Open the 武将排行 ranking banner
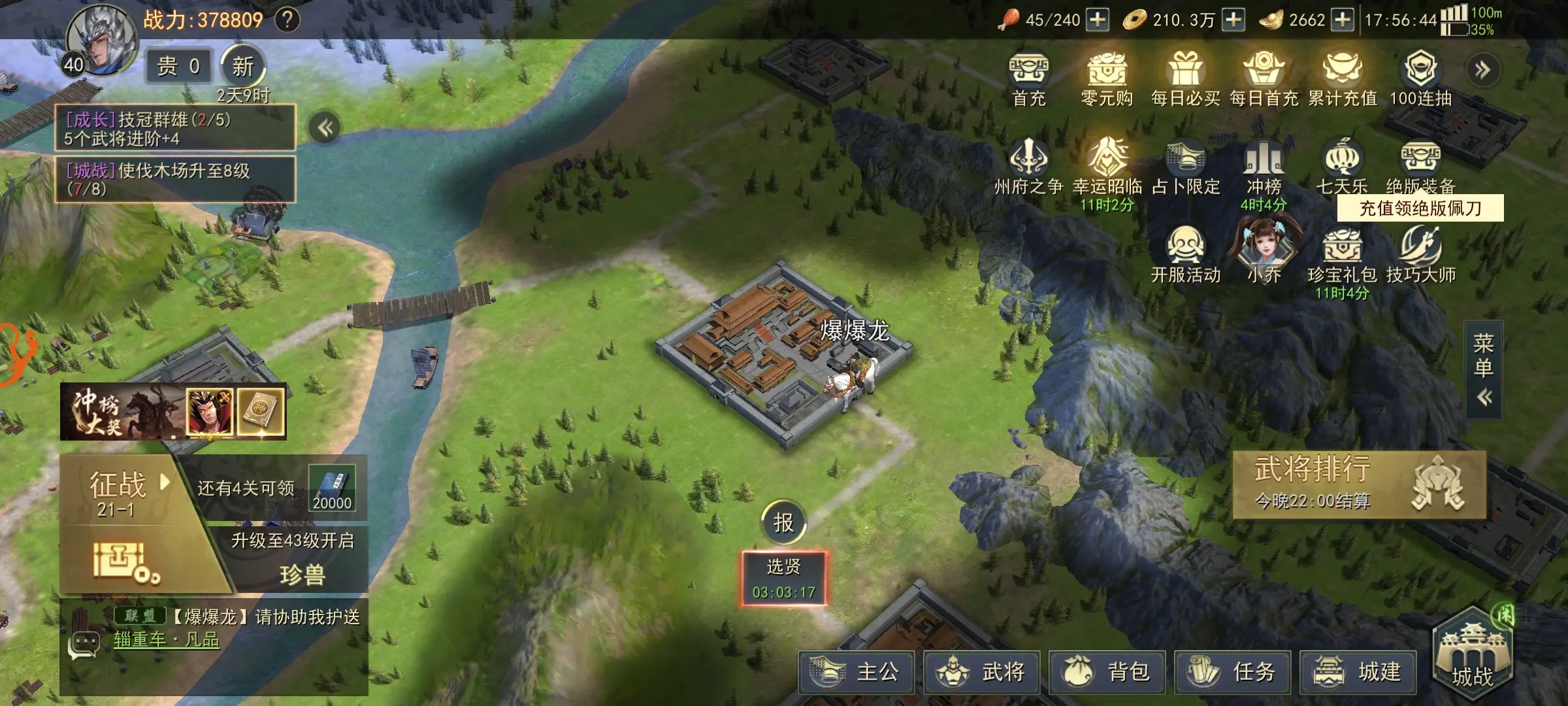The image size is (1568, 706). coord(1359,485)
